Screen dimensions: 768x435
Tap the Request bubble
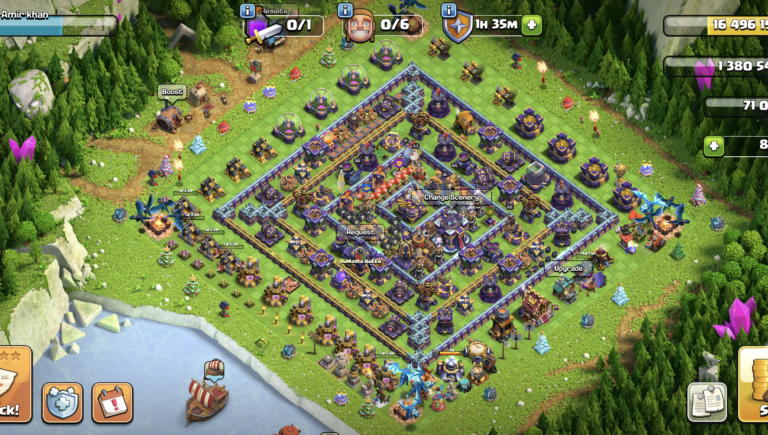click(x=361, y=232)
